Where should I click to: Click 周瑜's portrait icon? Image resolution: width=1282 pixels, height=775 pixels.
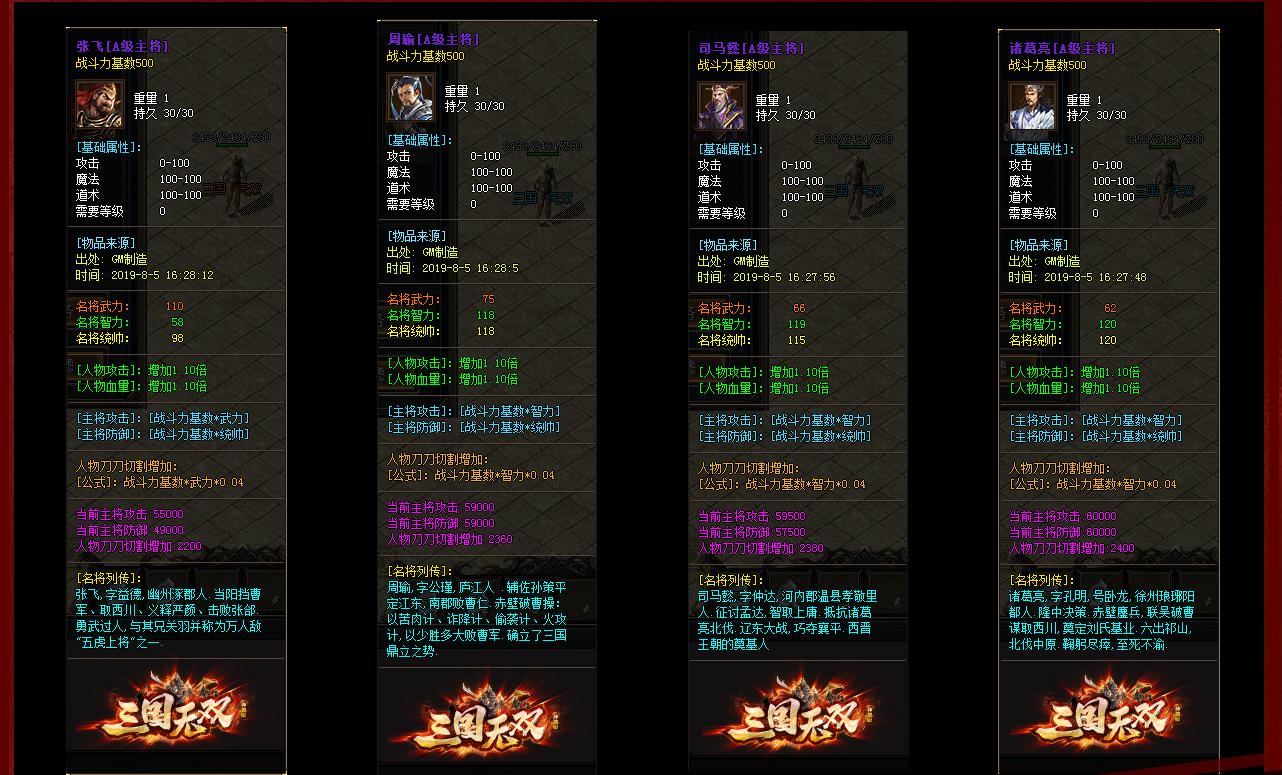click(x=412, y=96)
